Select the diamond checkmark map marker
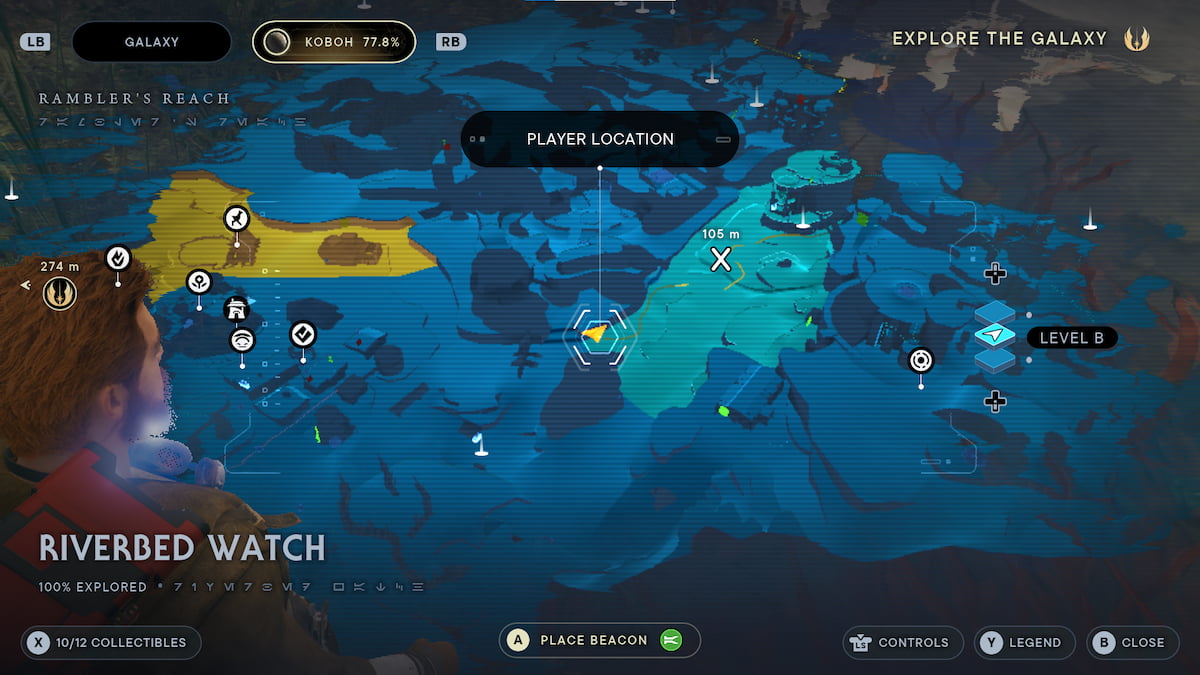The height and width of the screenshot is (675, 1200). tap(303, 334)
